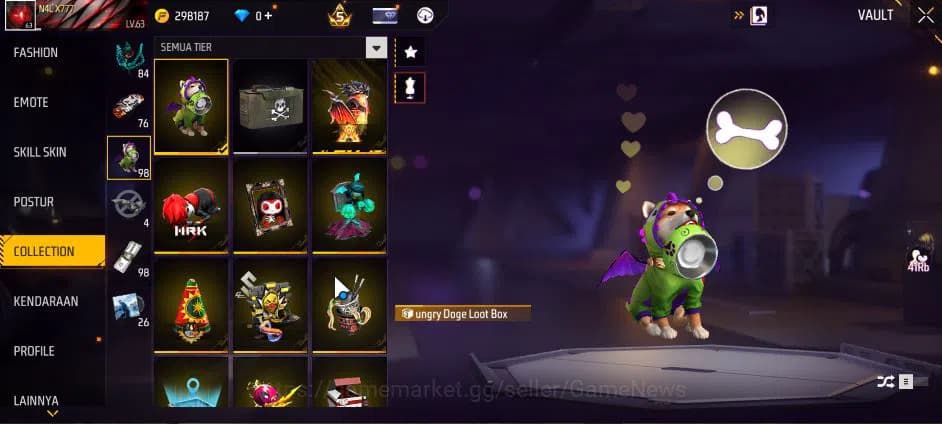Switch to the Emote section
This screenshot has width=942, height=424.
[31, 103]
